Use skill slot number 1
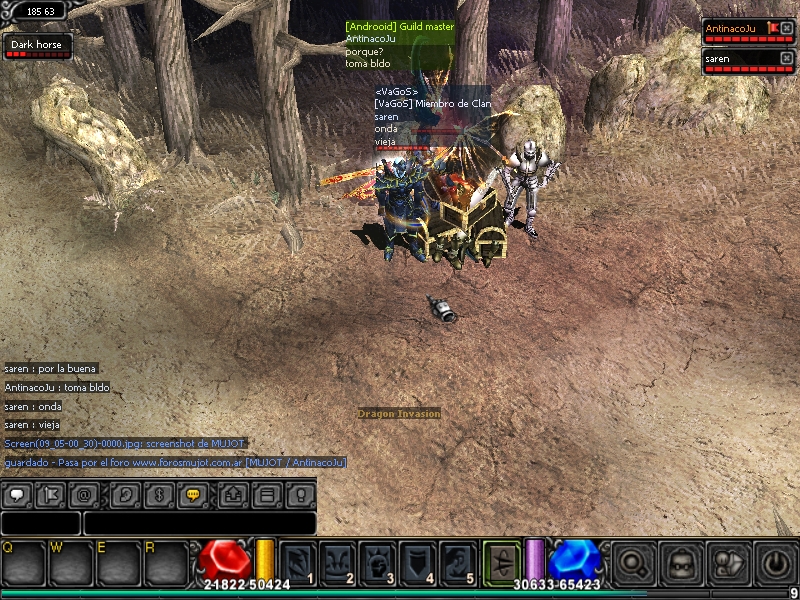Viewport: 800px width, 600px height. click(299, 564)
